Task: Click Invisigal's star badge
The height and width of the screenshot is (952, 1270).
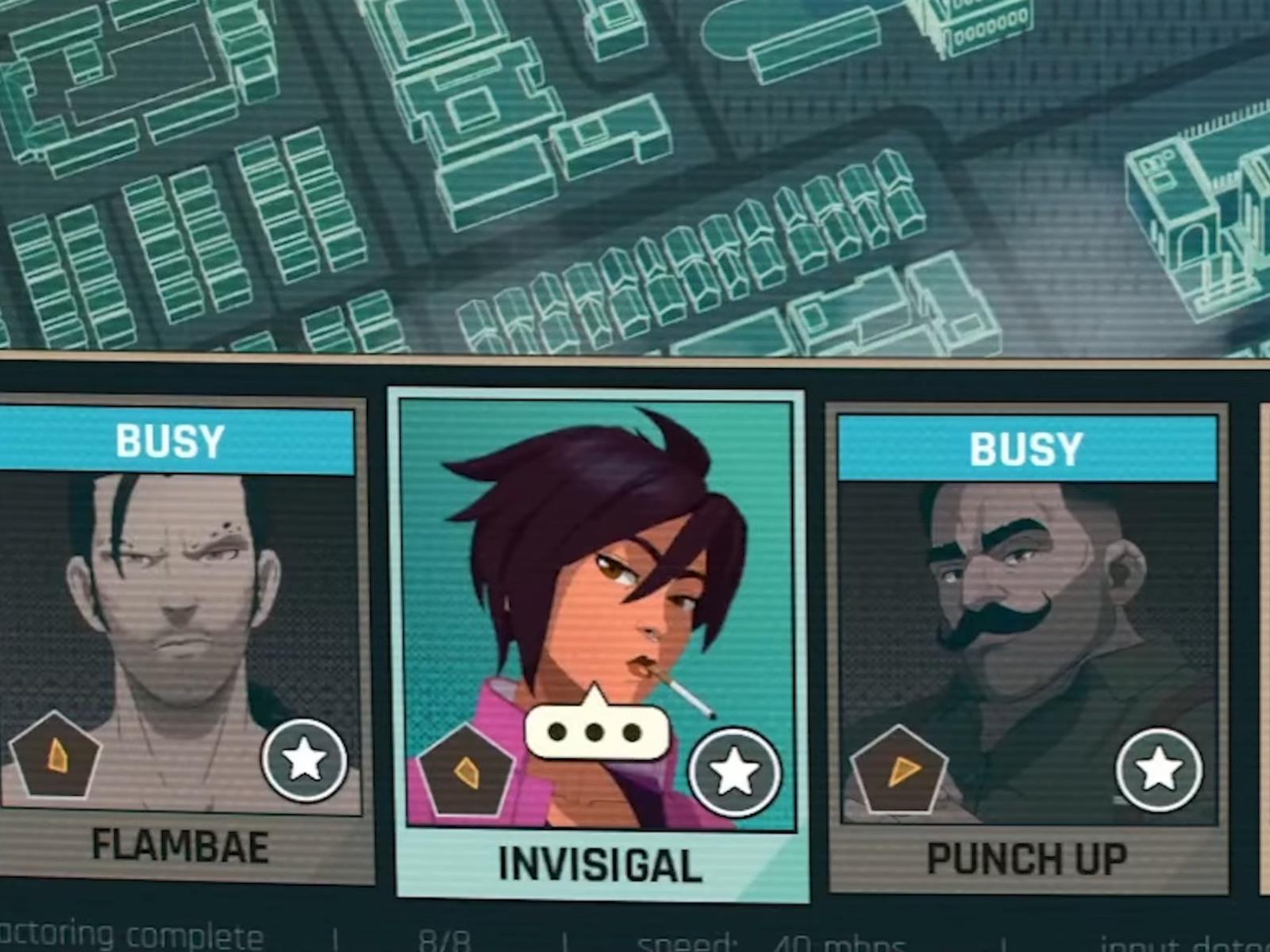Action: point(734,772)
